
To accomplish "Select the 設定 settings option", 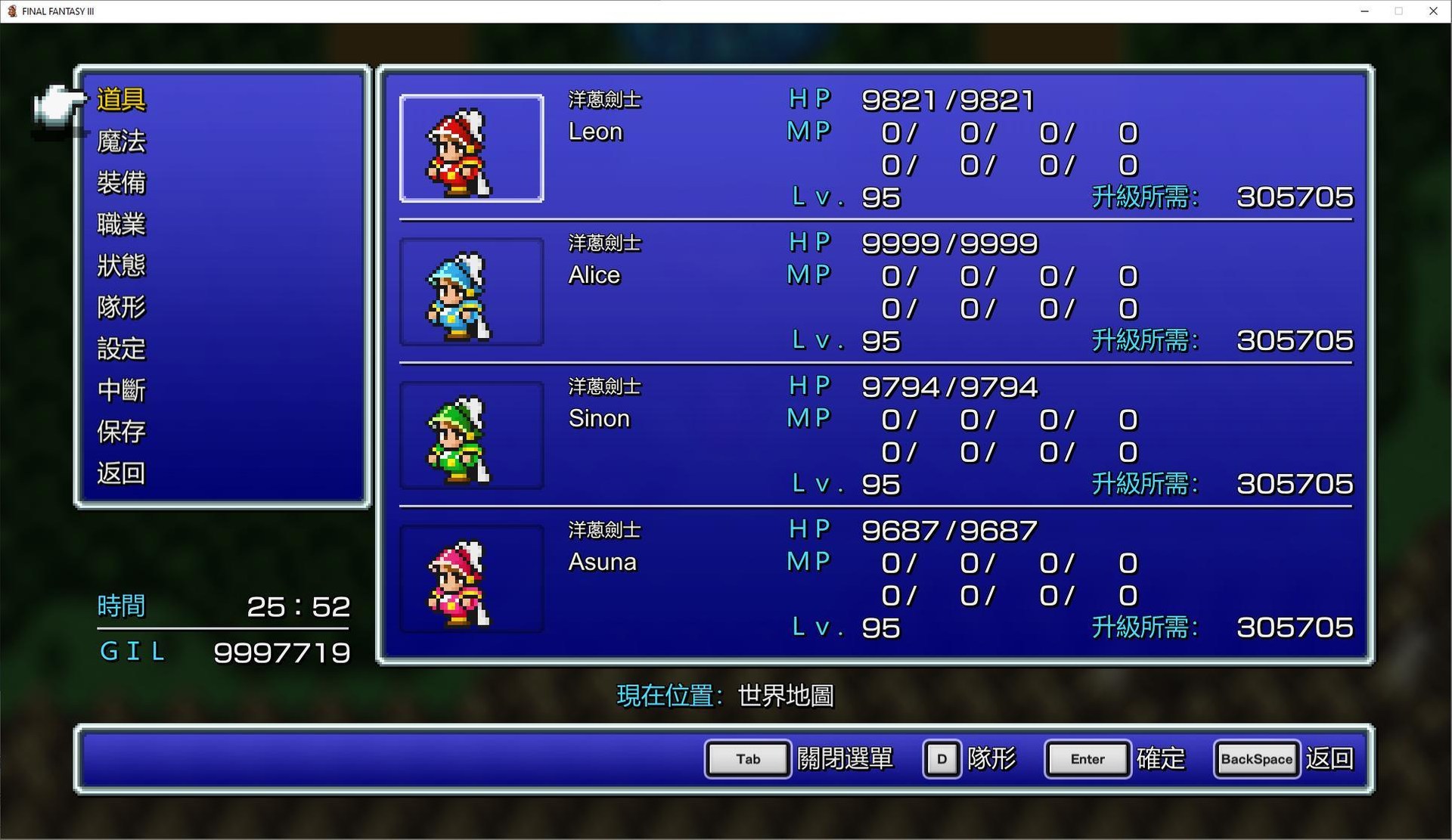I will point(123,349).
